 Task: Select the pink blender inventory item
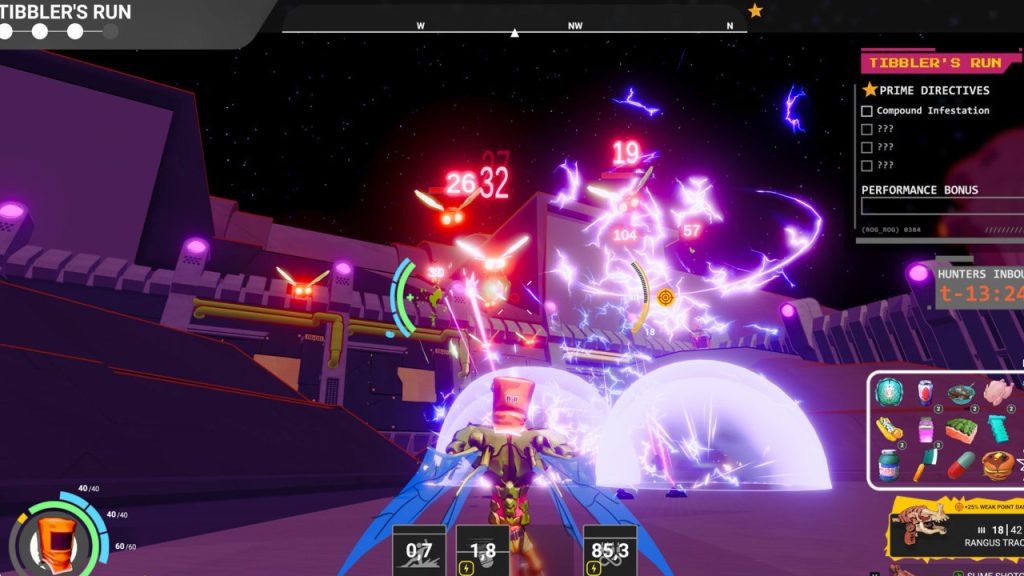coord(924,430)
